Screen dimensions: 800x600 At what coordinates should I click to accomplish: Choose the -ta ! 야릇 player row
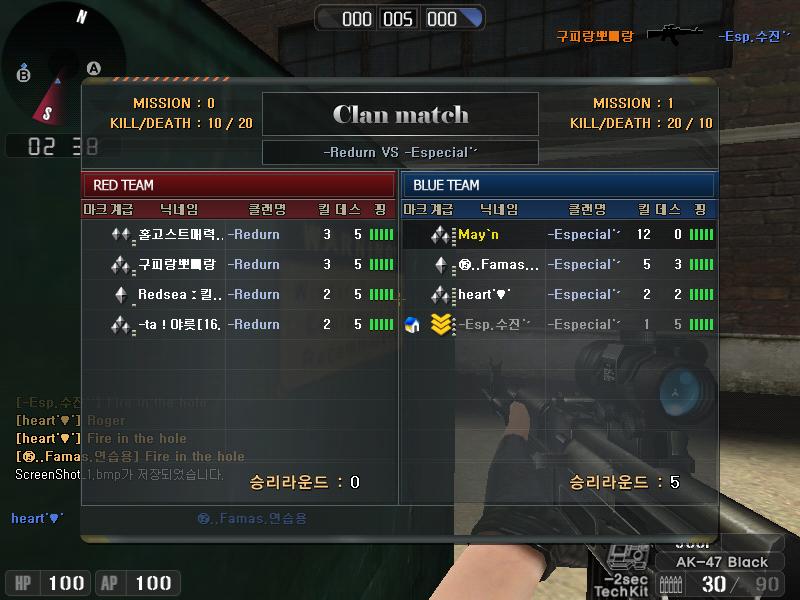(238, 325)
